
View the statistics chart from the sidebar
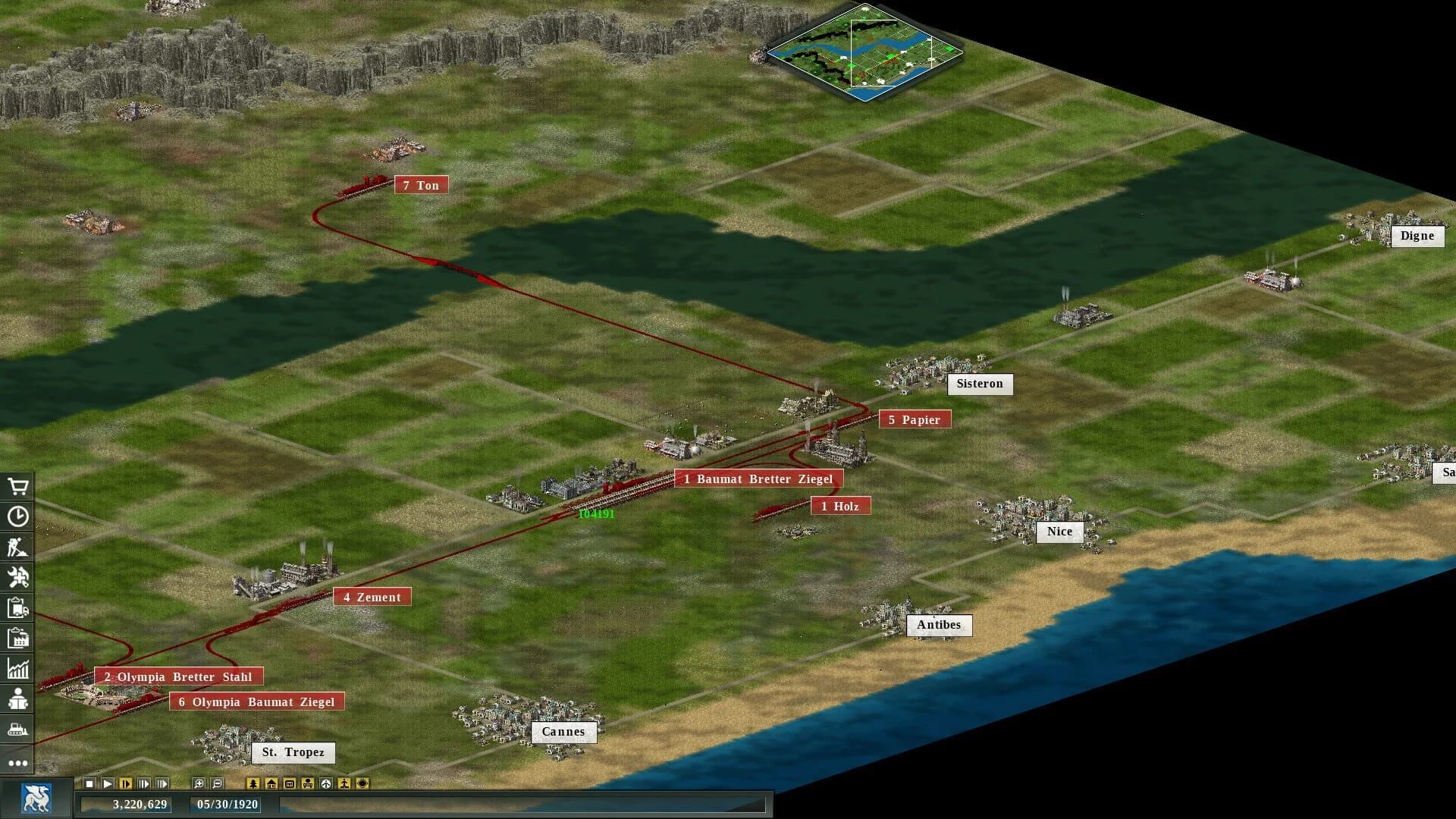pyautogui.click(x=18, y=668)
